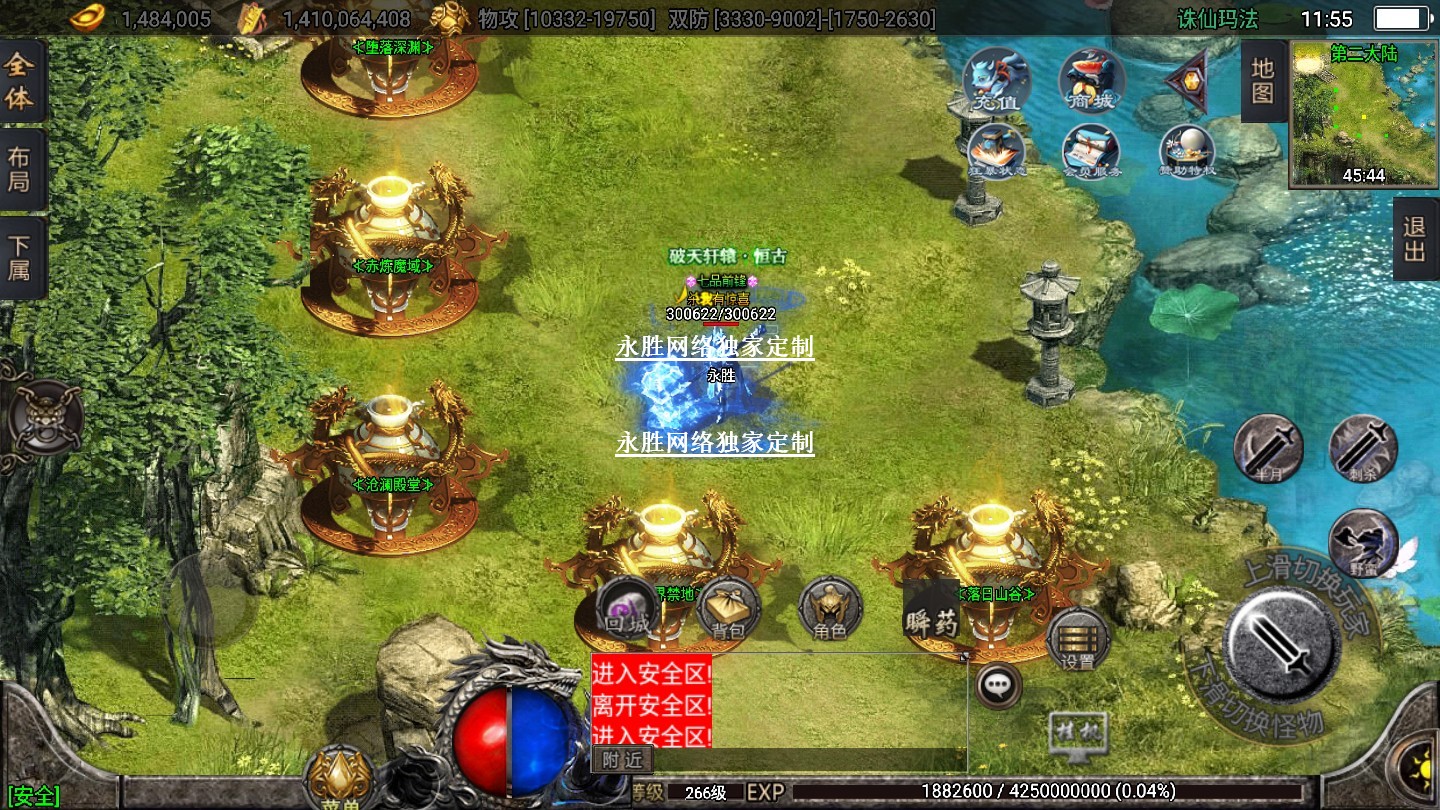
Task: Open the 设置 settings button
Action: (1077, 639)
